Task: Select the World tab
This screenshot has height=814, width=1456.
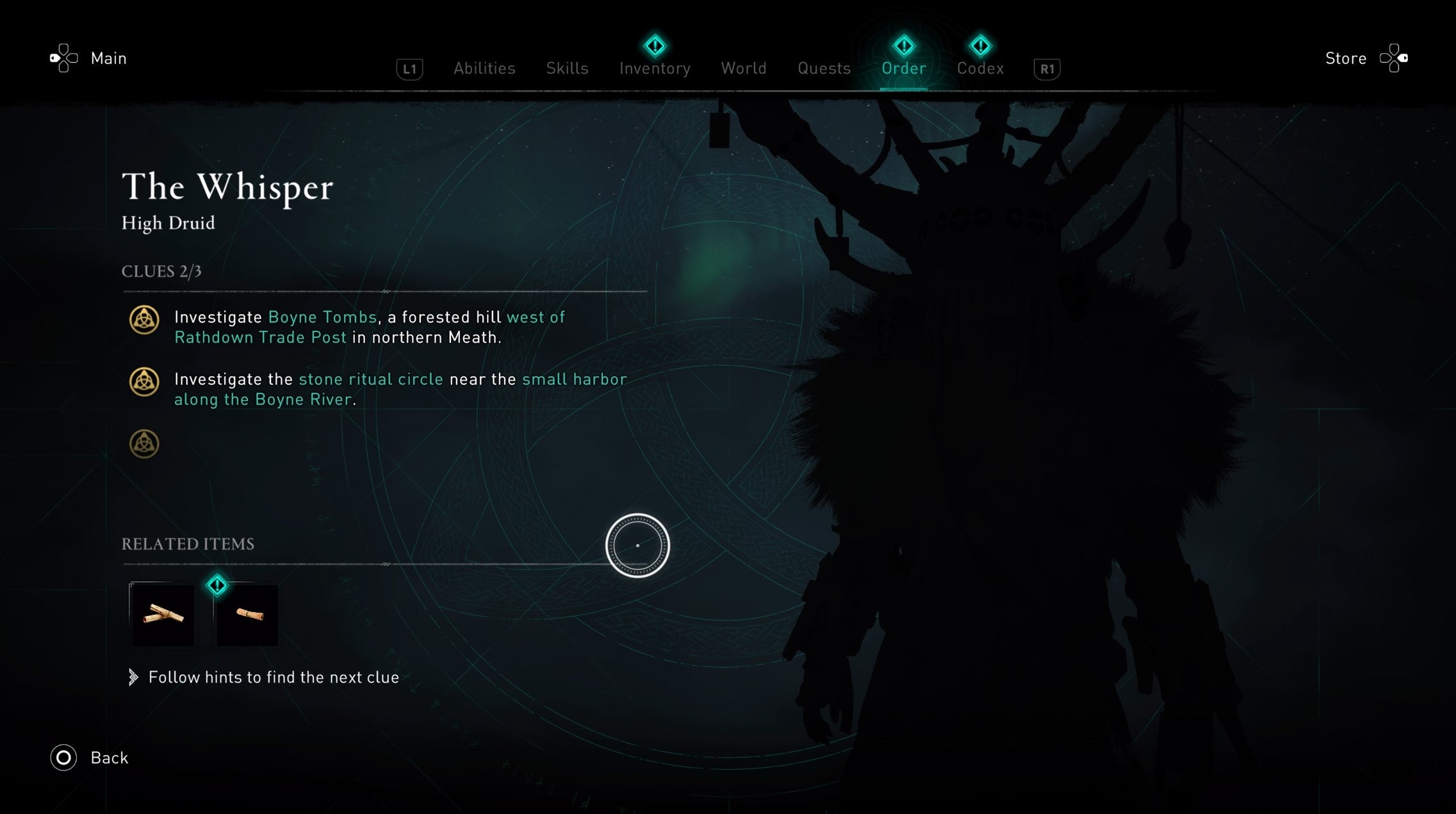Action: point(744,69)
